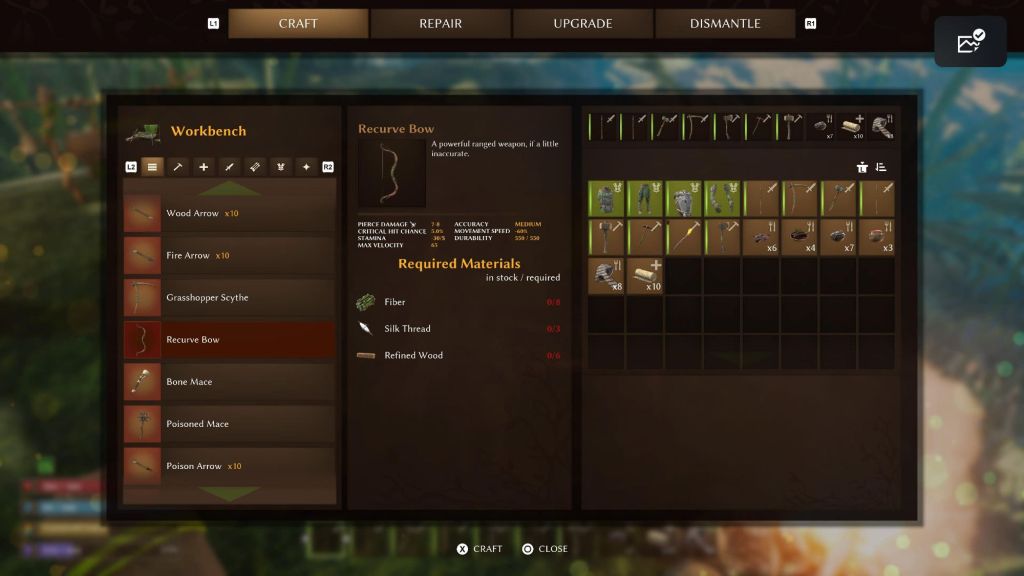Viewport: 1024px width, 576px height.
Task: Filter recipes by the armor category icon
Action: click(281, 167)
